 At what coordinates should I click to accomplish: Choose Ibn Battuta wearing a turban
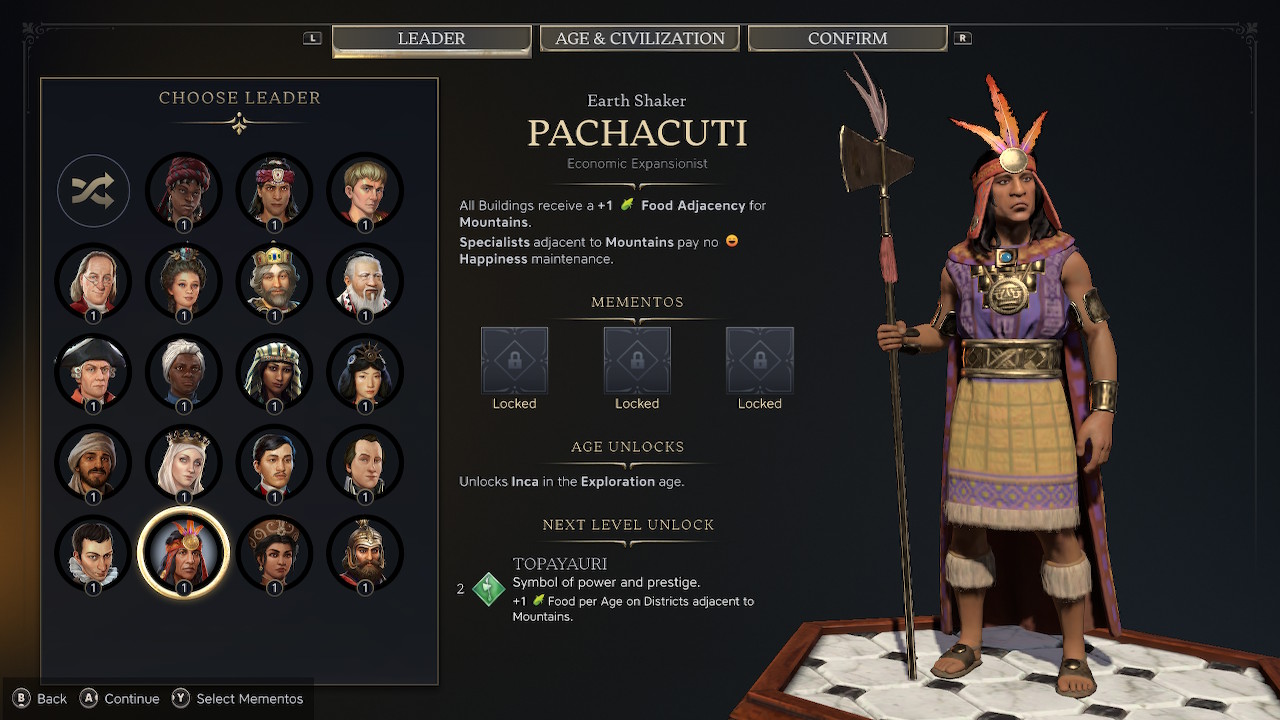click(x=93, y=462)
